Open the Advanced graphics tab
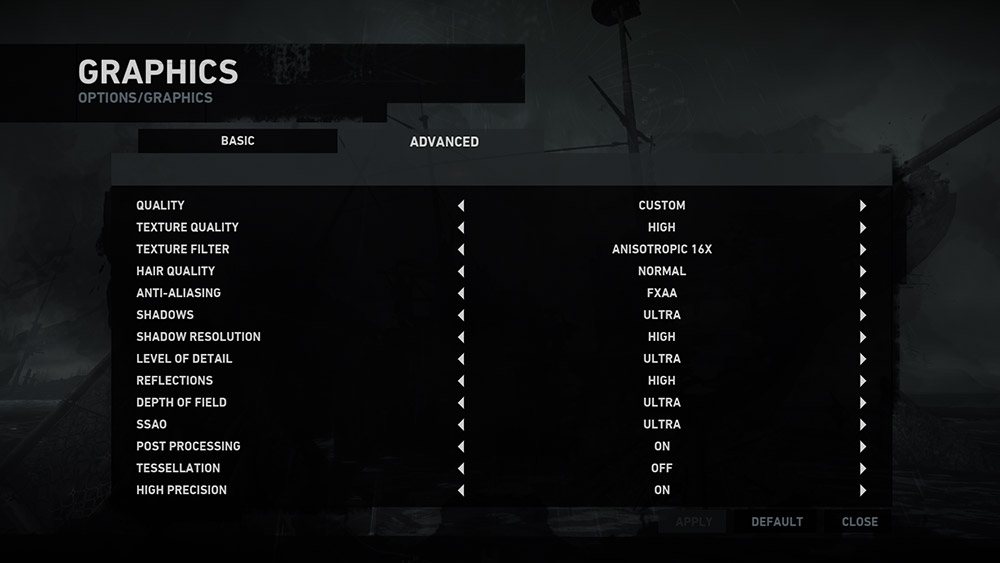This screenshot has height=563, width=1000. pyautogui.click(x=444, y=142)
